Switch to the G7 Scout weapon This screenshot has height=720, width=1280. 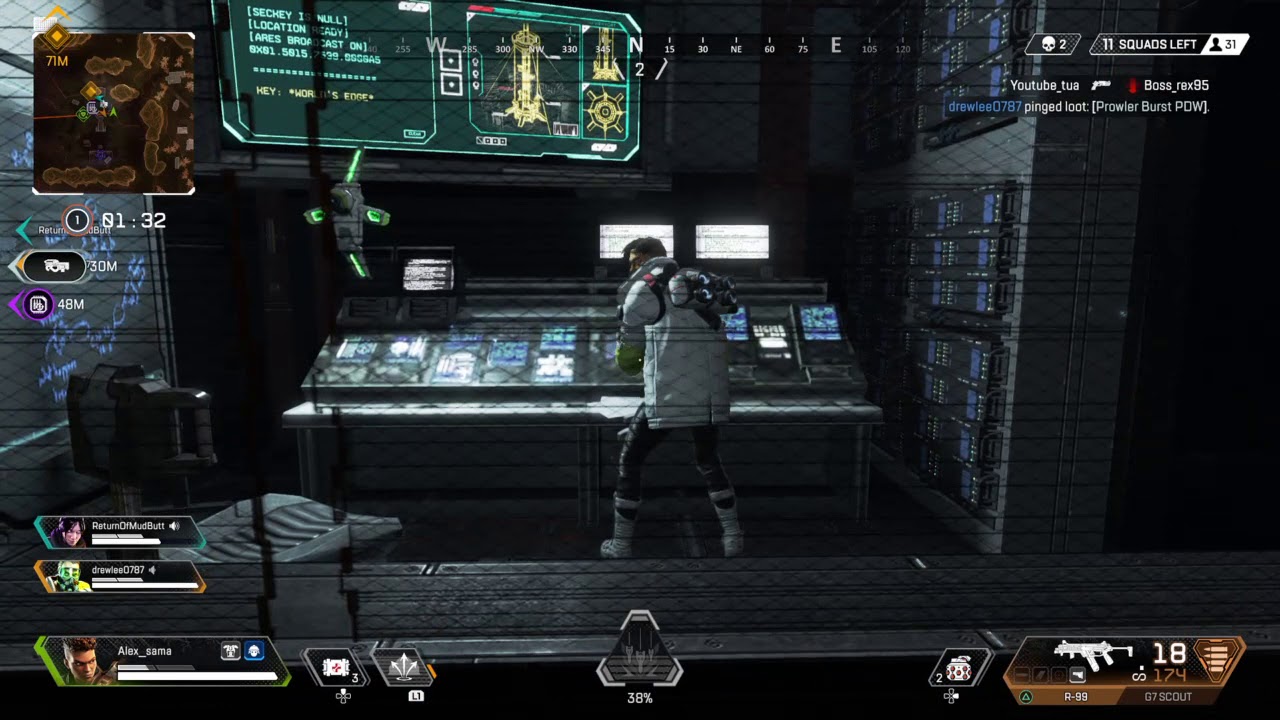coord(1167,697)
